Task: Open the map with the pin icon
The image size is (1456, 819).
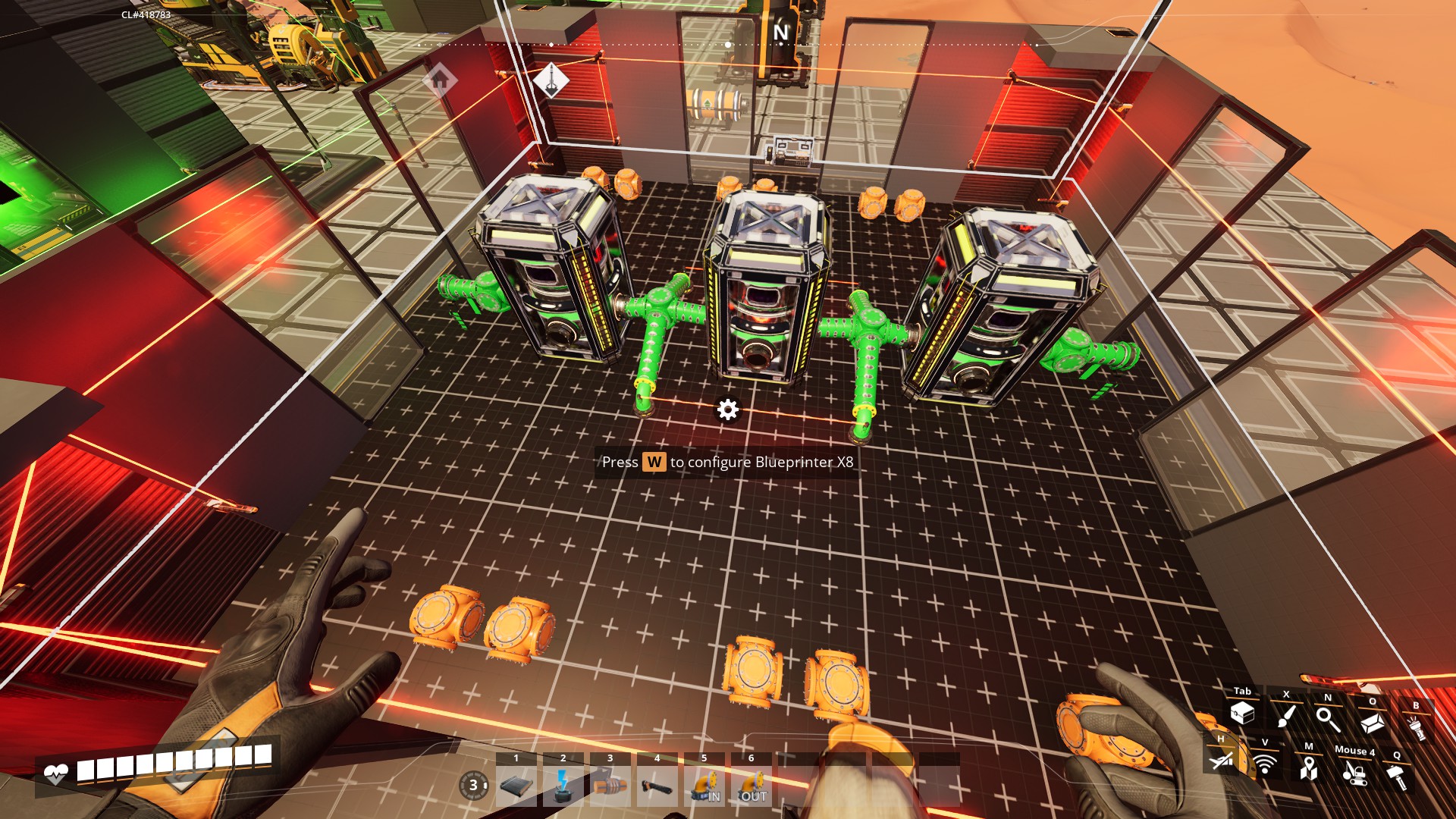Action: tap(1308, 769)
